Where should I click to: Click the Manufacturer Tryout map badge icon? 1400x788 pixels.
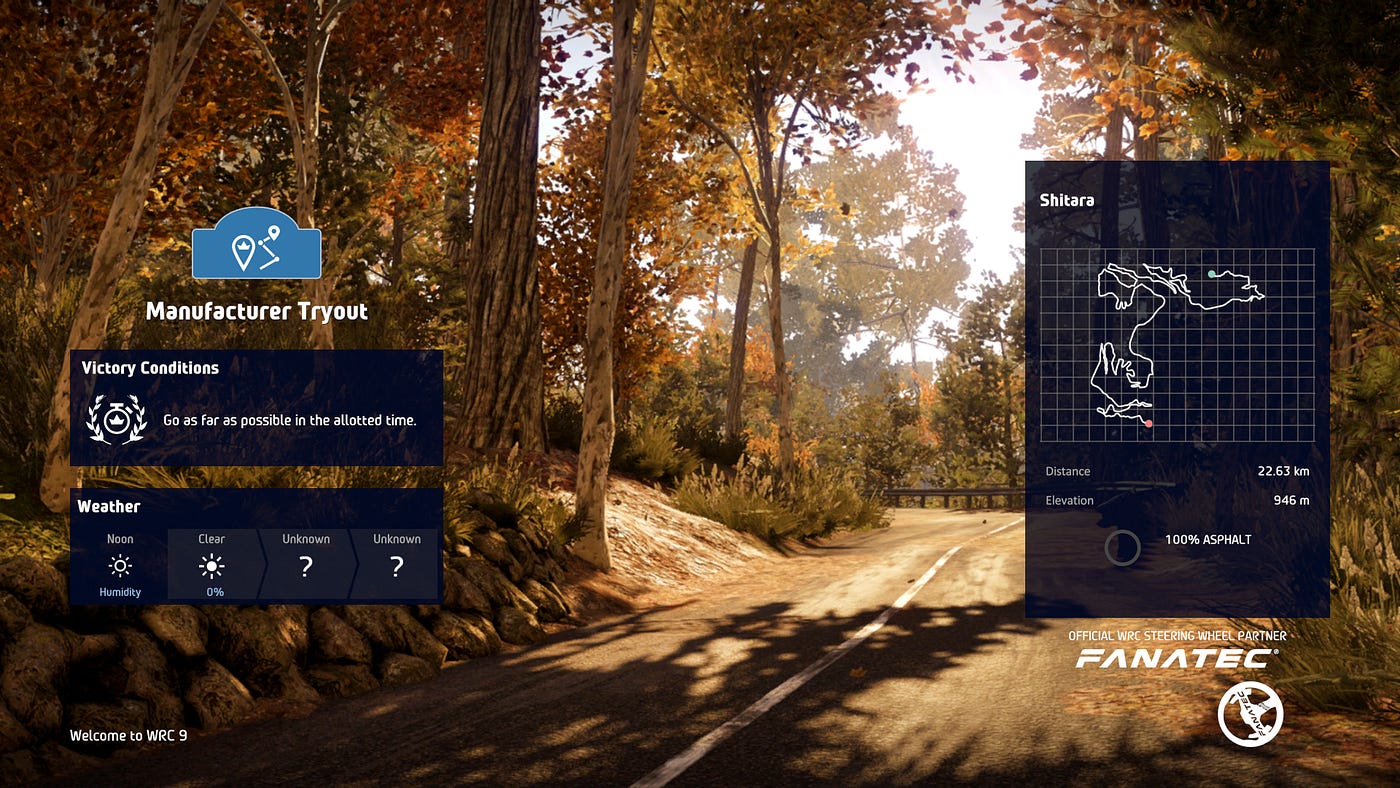[x=256, y=245]
